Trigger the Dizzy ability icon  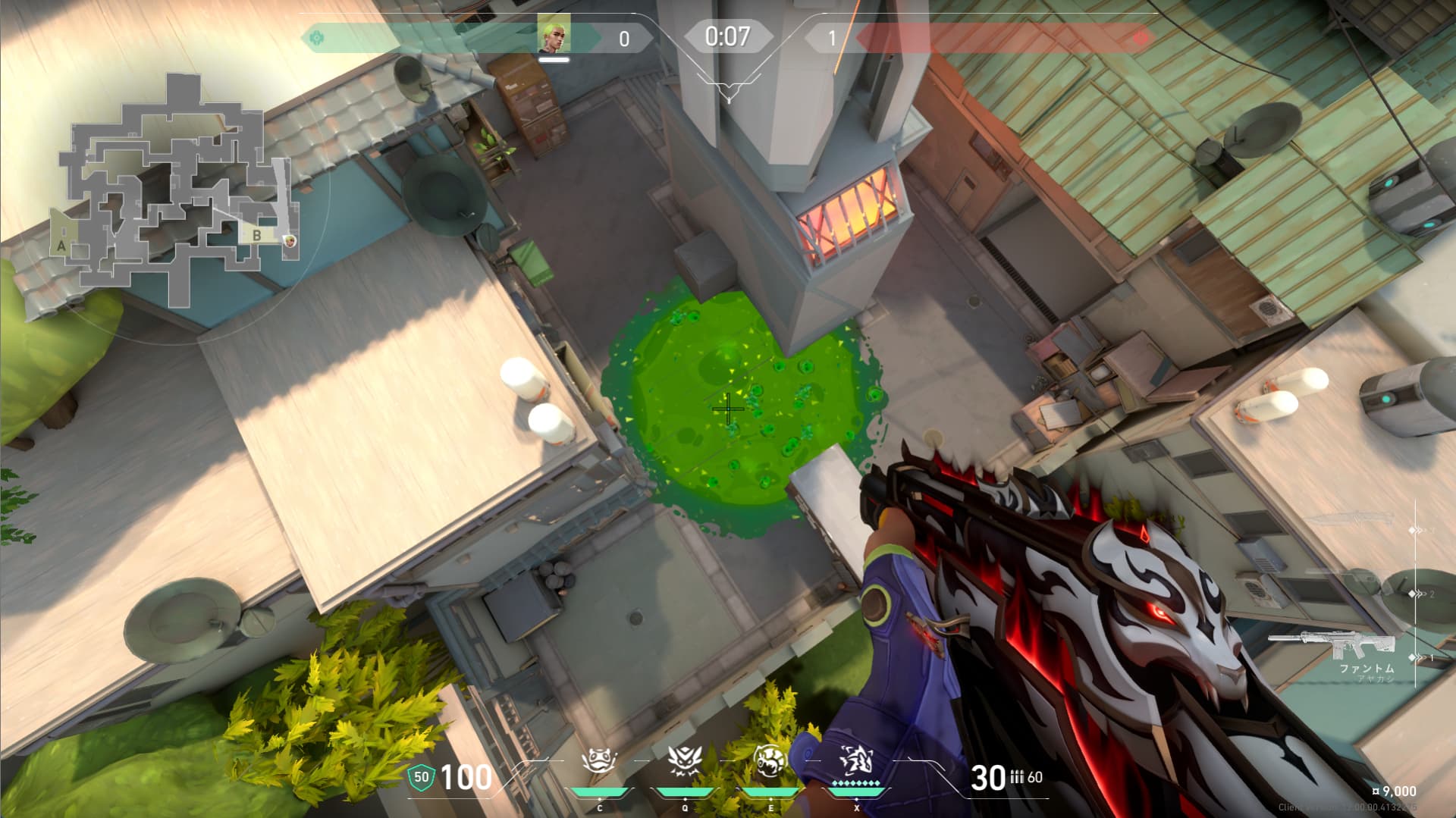770,762
